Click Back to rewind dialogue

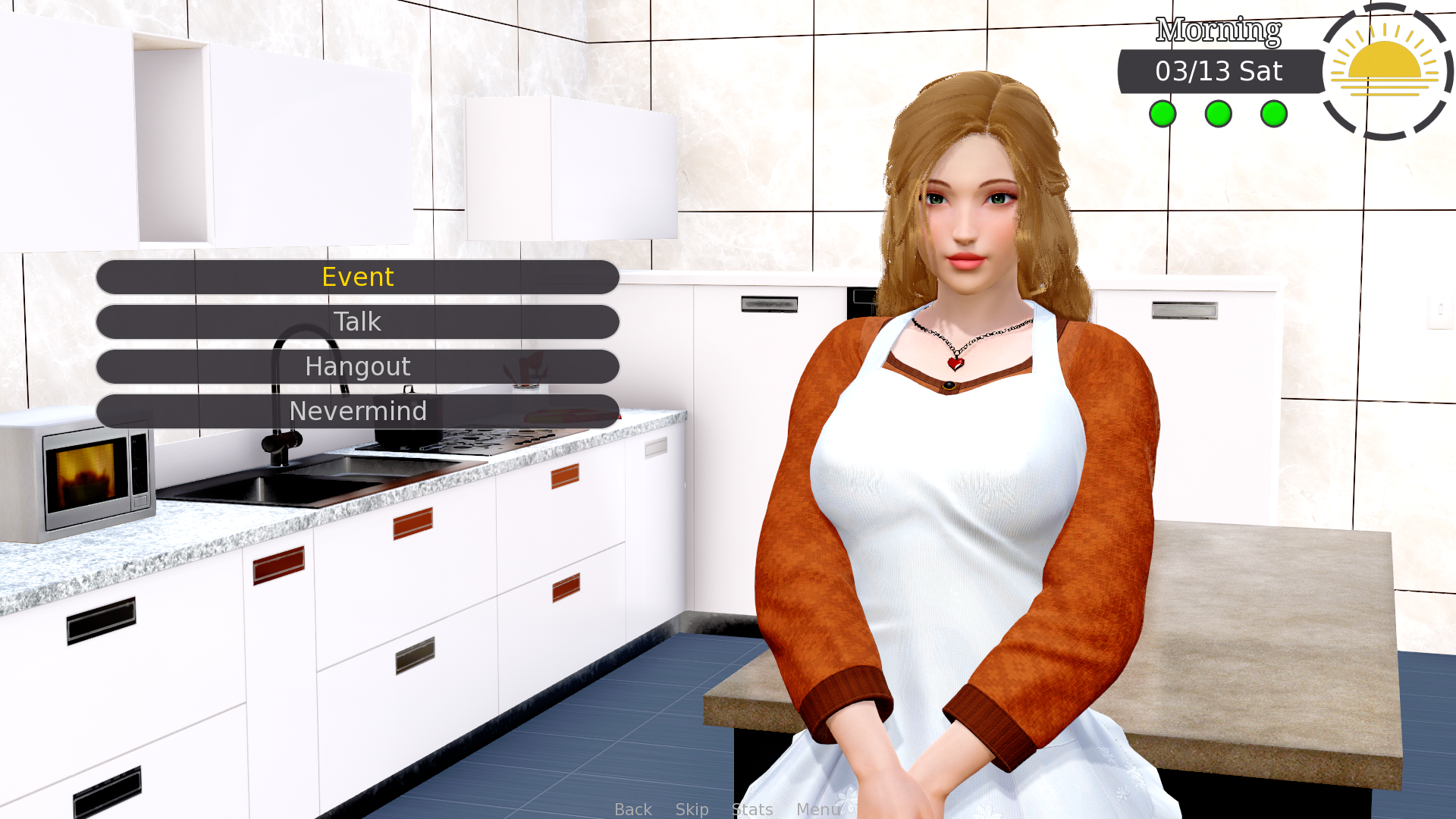pyautogui.click(x=633, y=809)
